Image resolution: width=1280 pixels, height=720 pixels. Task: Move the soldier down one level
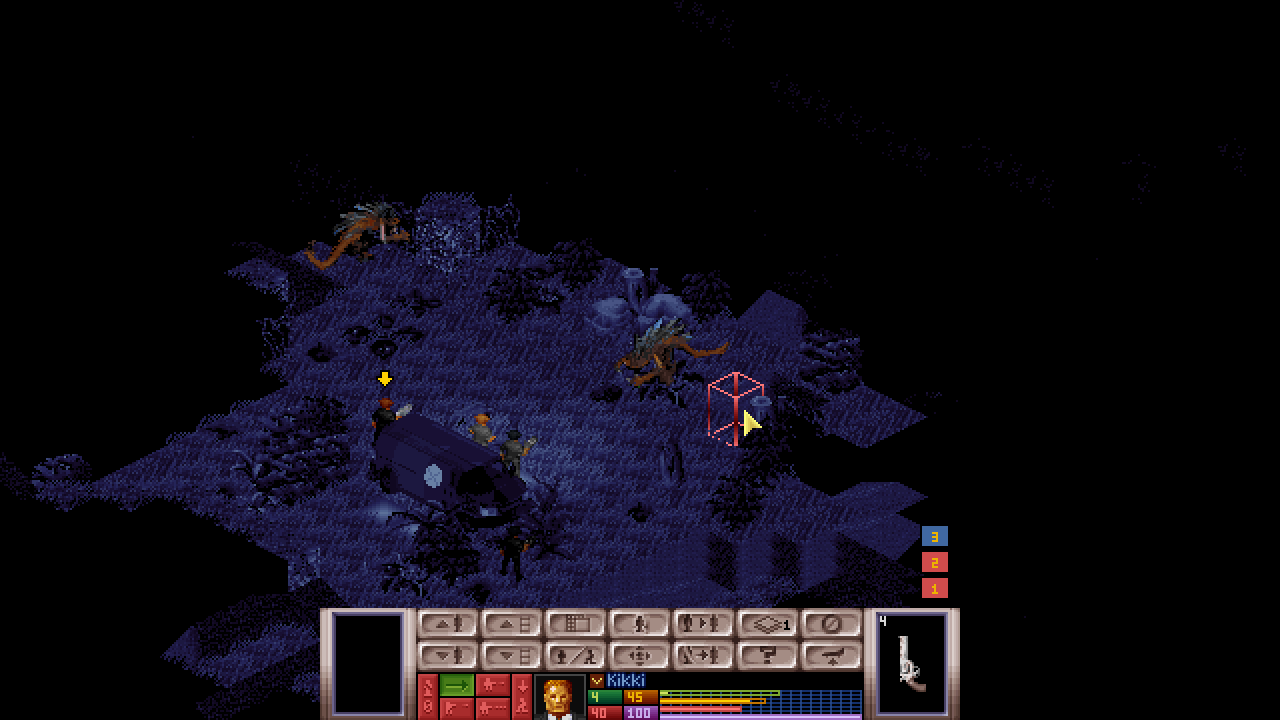[x=447, y=656]
